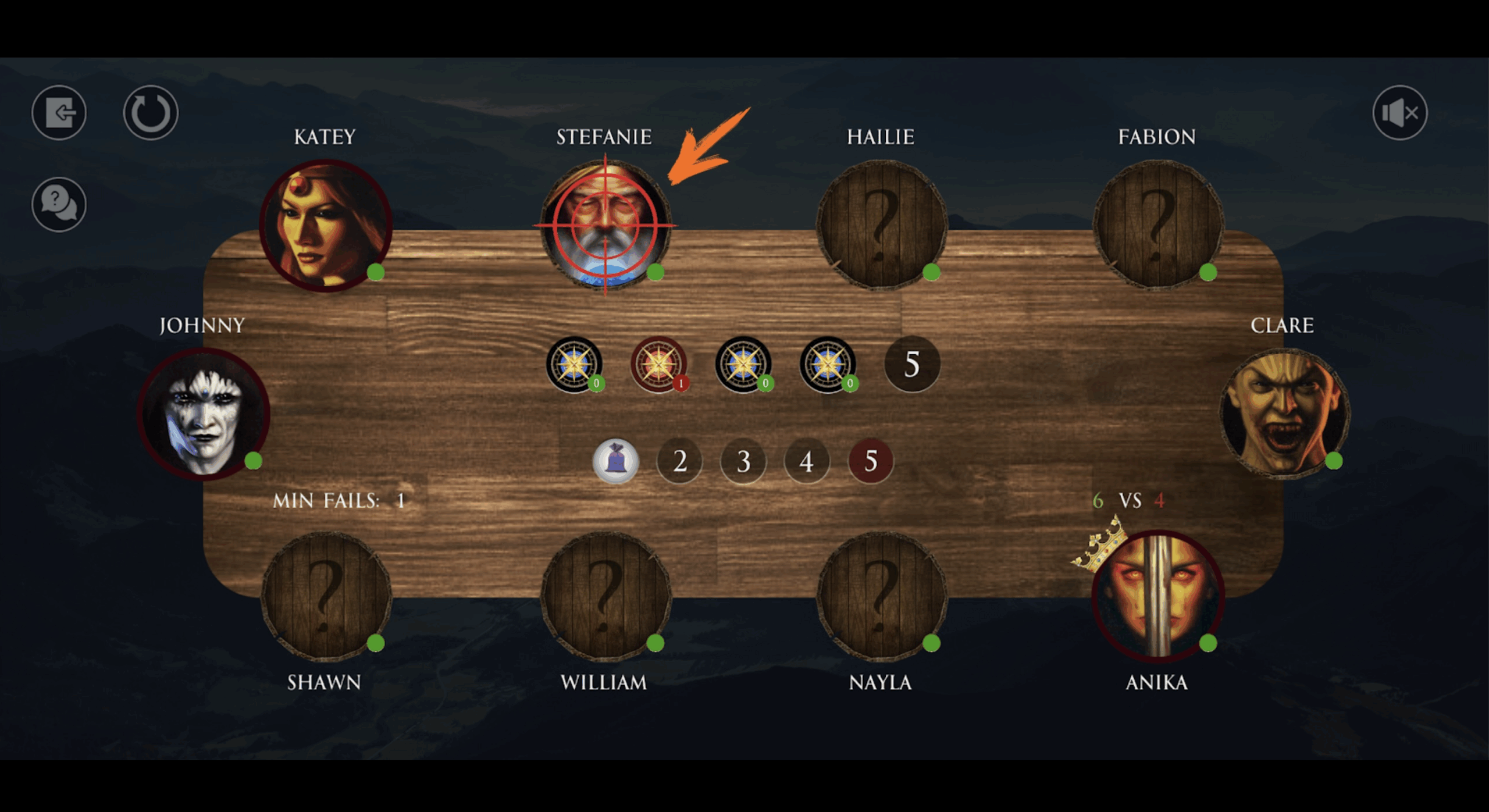Inspect the failed red quest token
The width and height of the screenshot is (1489, 812).
point(658,364)
